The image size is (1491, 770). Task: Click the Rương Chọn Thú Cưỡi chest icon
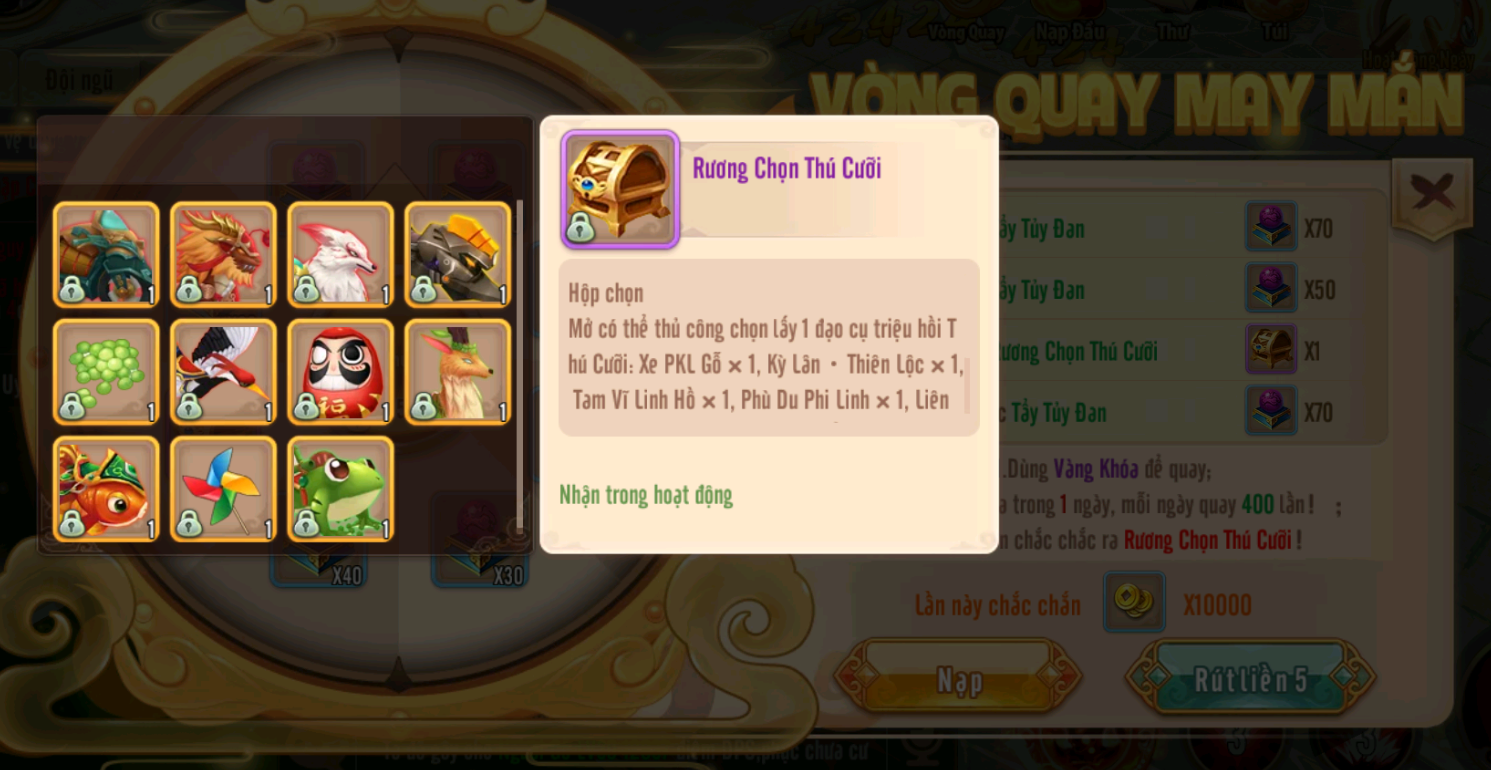pyautogui.click(x=620, y=189)
